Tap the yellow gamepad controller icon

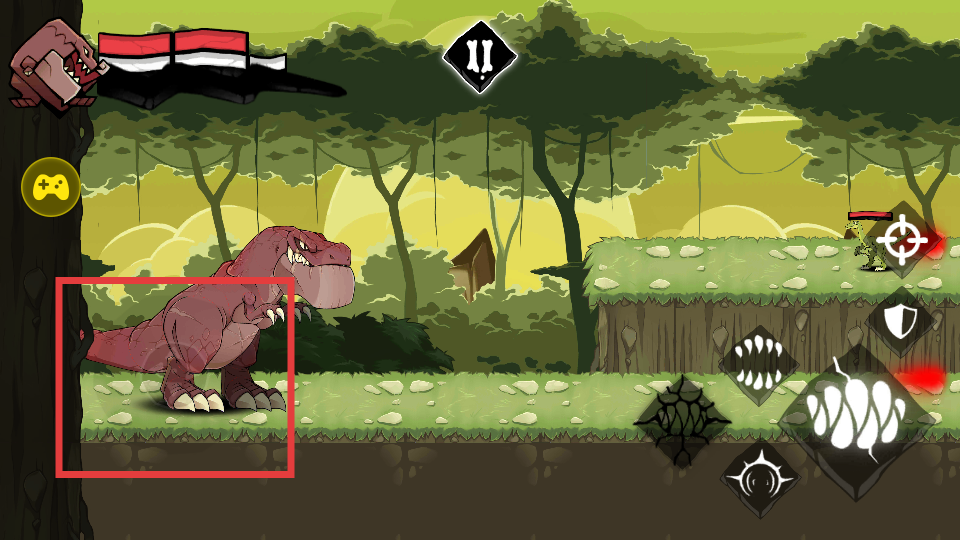pyautogui.click(x=51, y=186)
